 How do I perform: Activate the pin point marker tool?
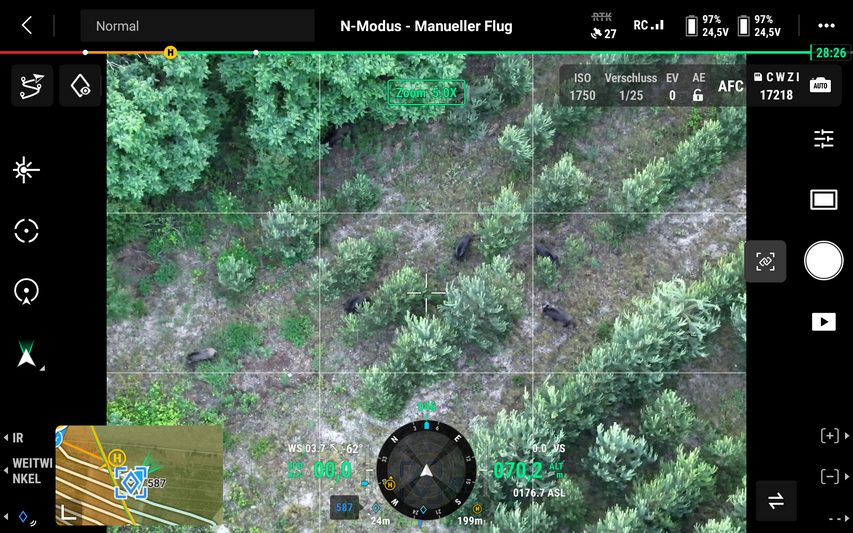pyautogui.click(x=80, y=86)
